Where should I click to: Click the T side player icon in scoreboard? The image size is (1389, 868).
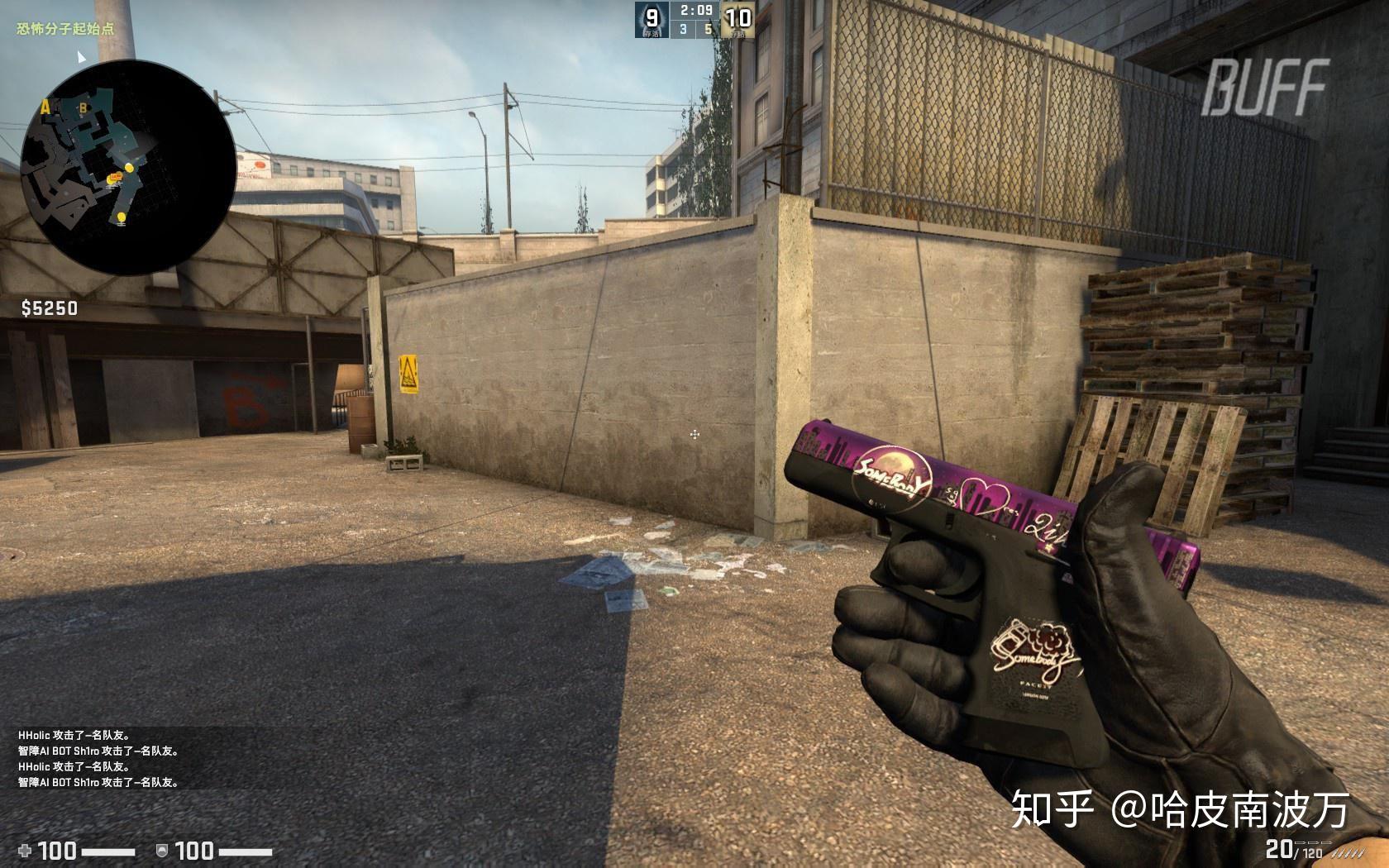651,21
